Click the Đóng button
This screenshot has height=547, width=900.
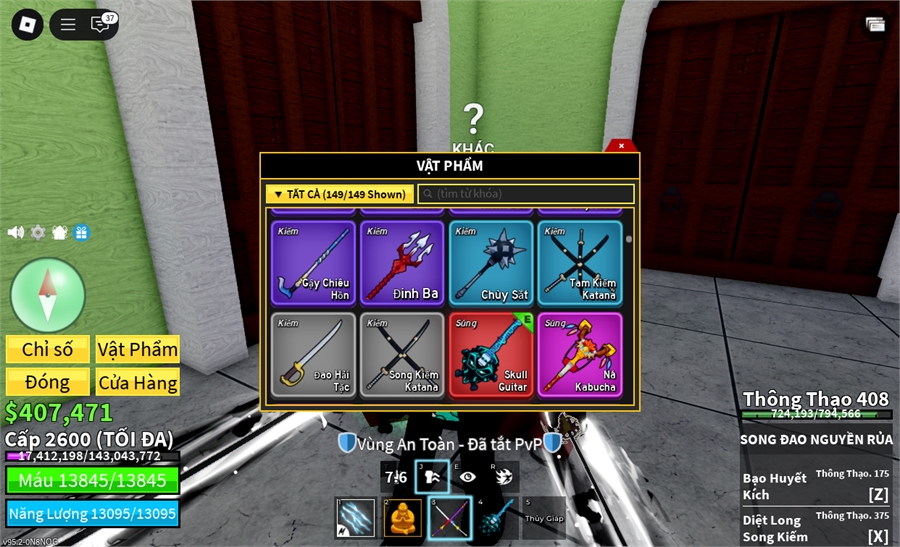tap(48, 382)
